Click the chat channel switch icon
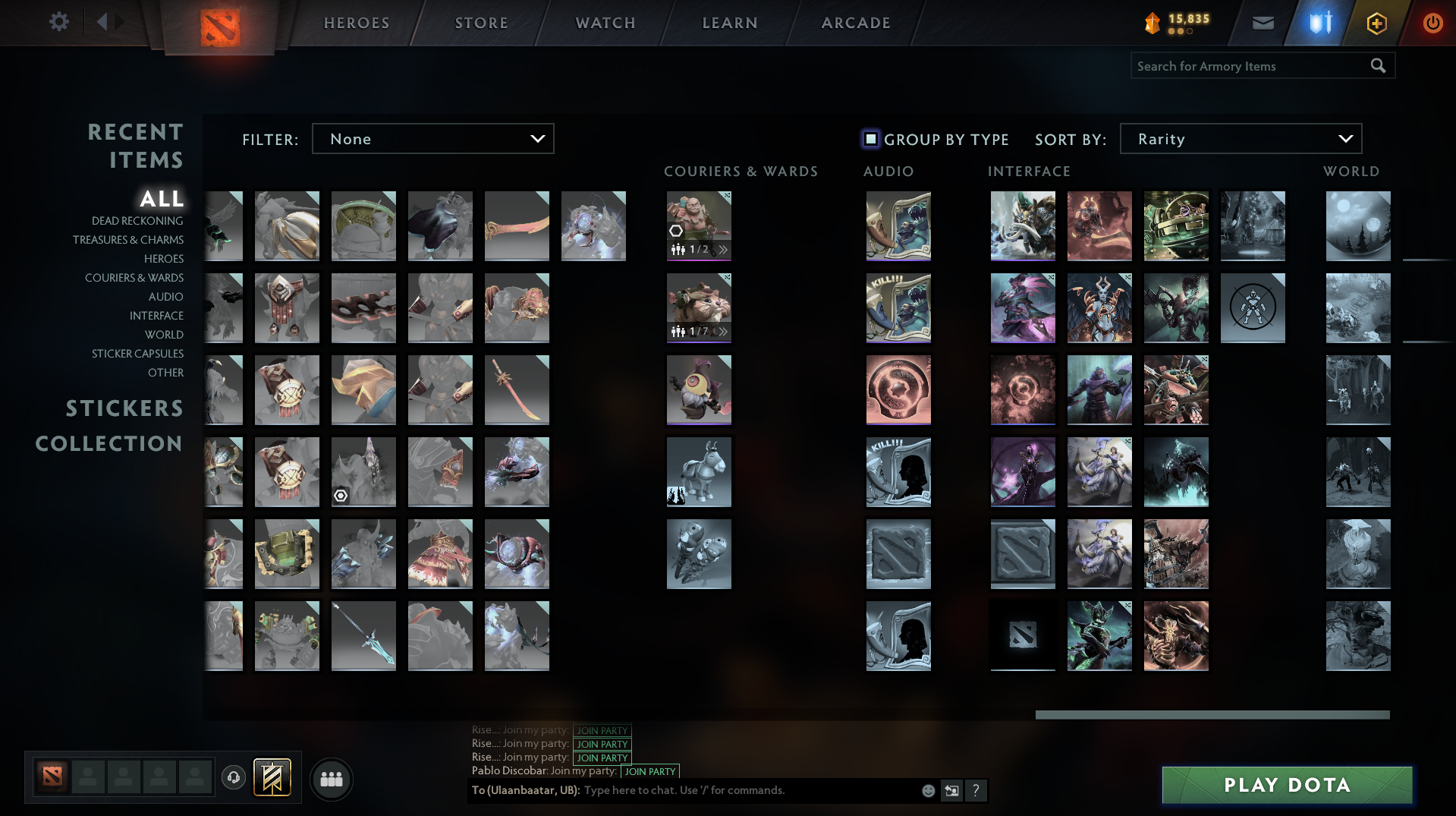 tap(951, 790)
